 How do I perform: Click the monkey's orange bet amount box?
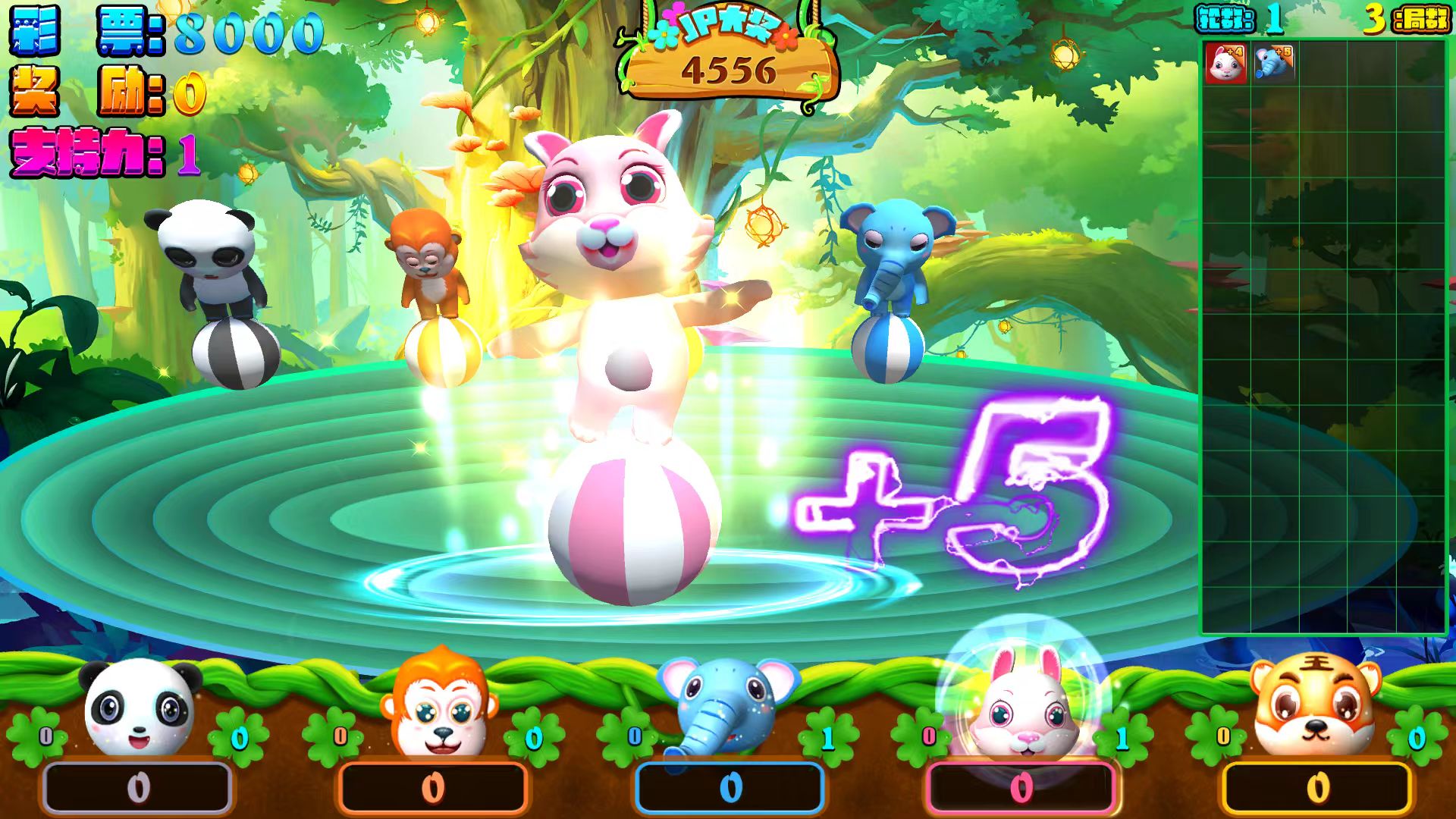(x=432, y=788)
